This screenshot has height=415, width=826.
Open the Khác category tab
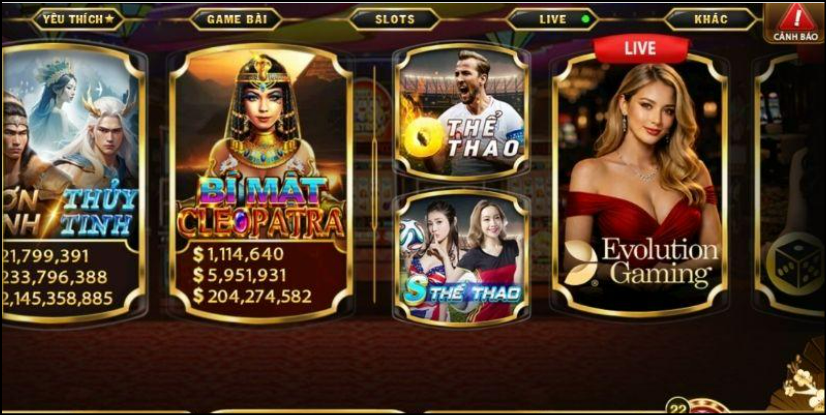click(x=710, y=19)
